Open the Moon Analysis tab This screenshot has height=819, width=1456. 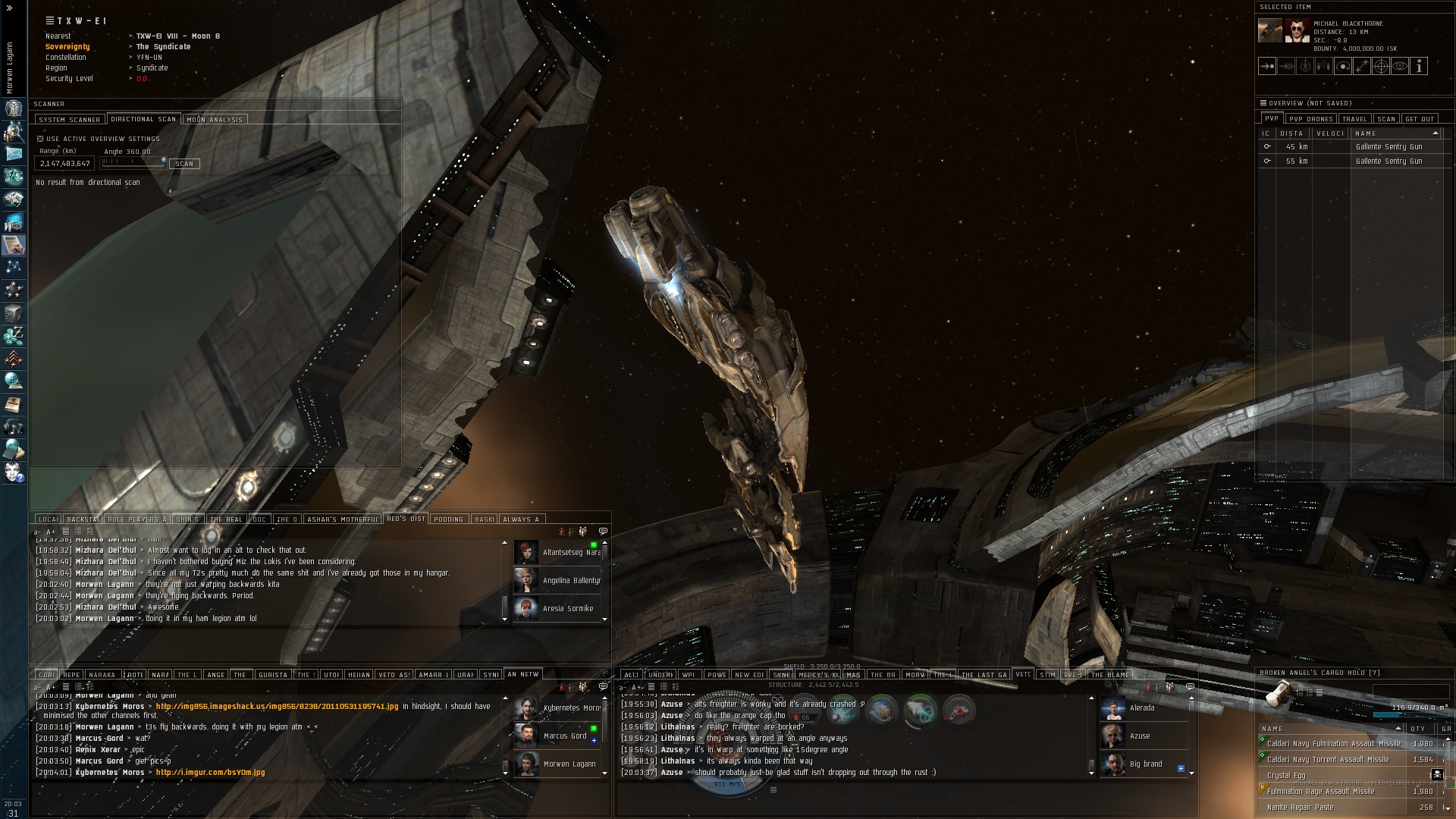click(x=215, y=120)
